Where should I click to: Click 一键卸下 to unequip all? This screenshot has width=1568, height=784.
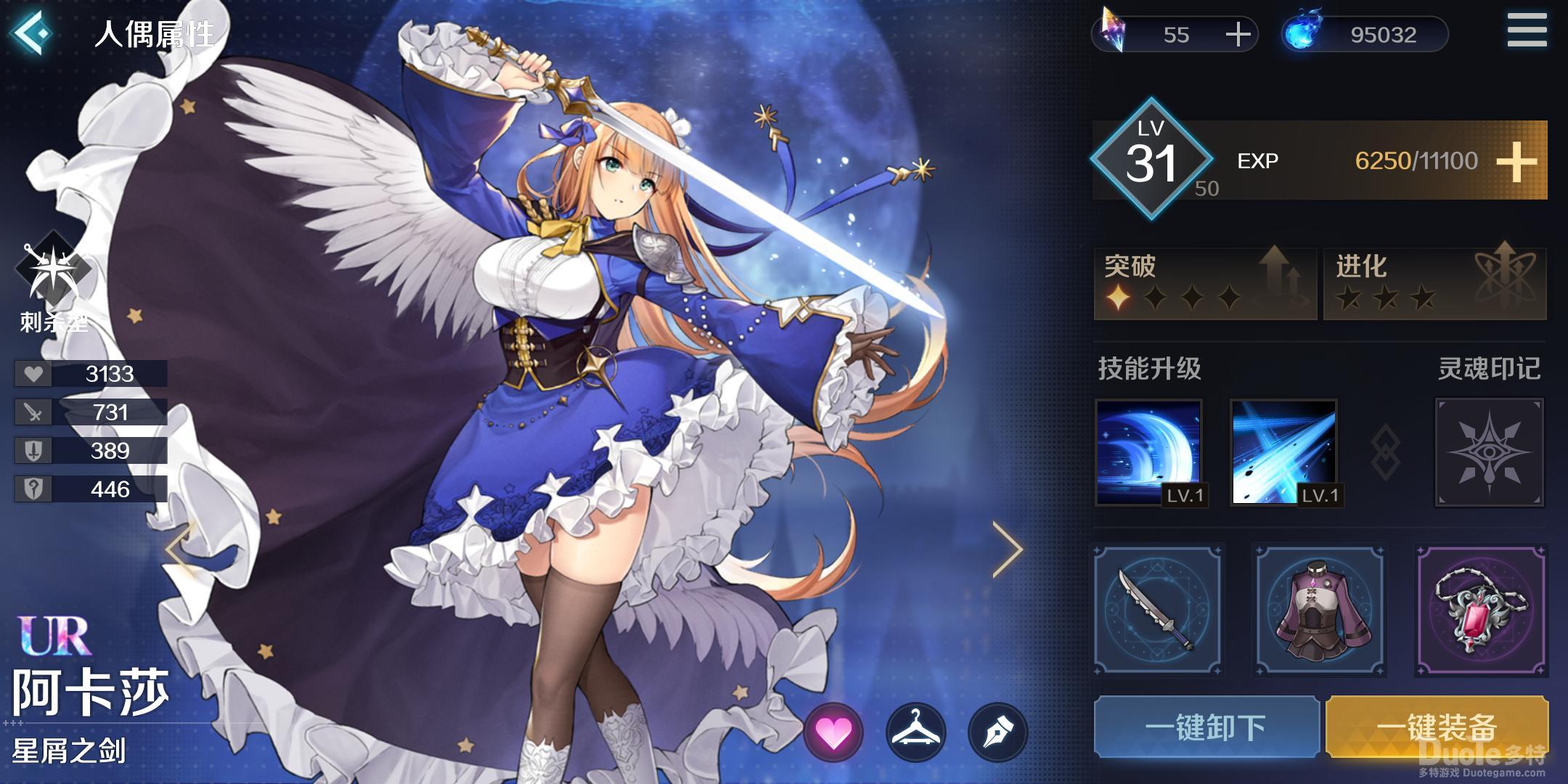pos(1206,727)
